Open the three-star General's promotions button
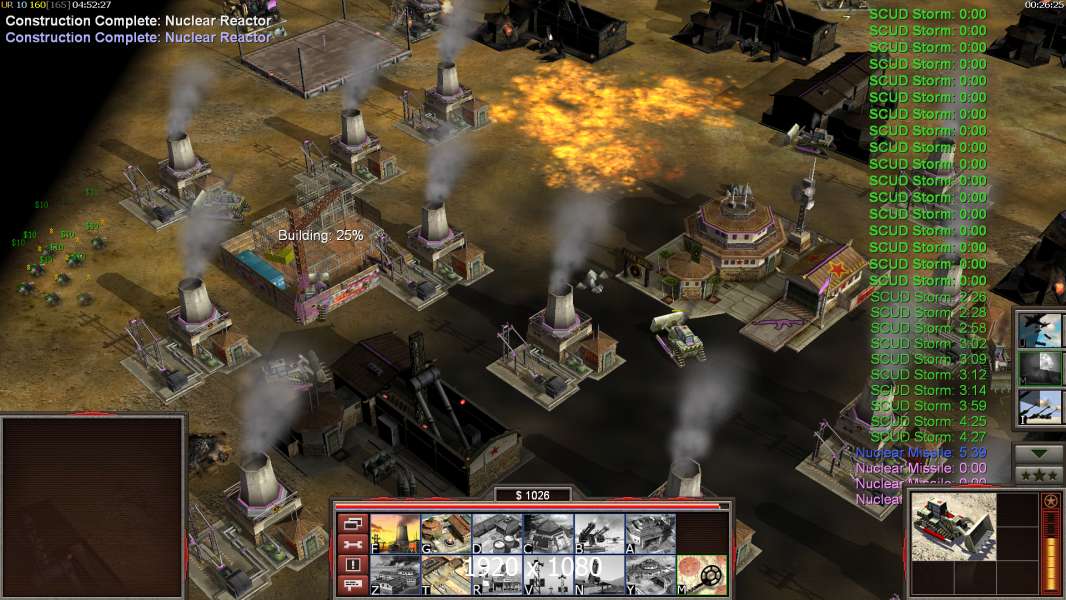 1038,474
